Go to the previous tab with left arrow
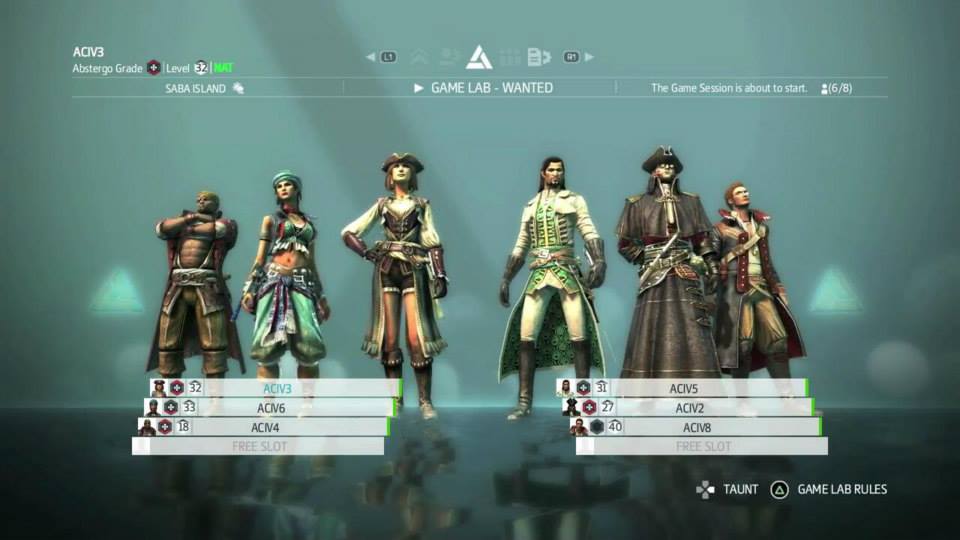 370,57
